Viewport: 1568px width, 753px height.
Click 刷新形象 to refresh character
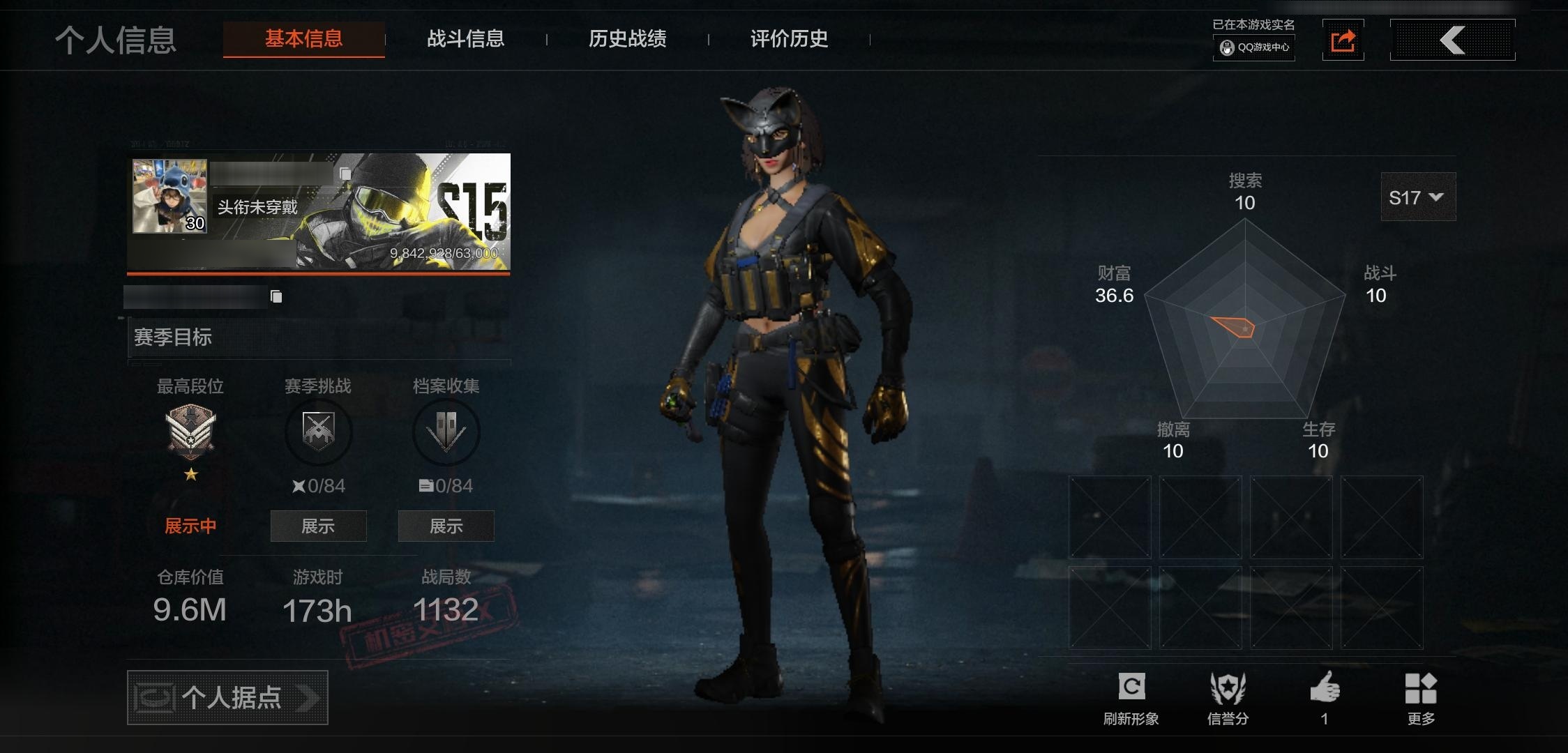pos(1131,697)
